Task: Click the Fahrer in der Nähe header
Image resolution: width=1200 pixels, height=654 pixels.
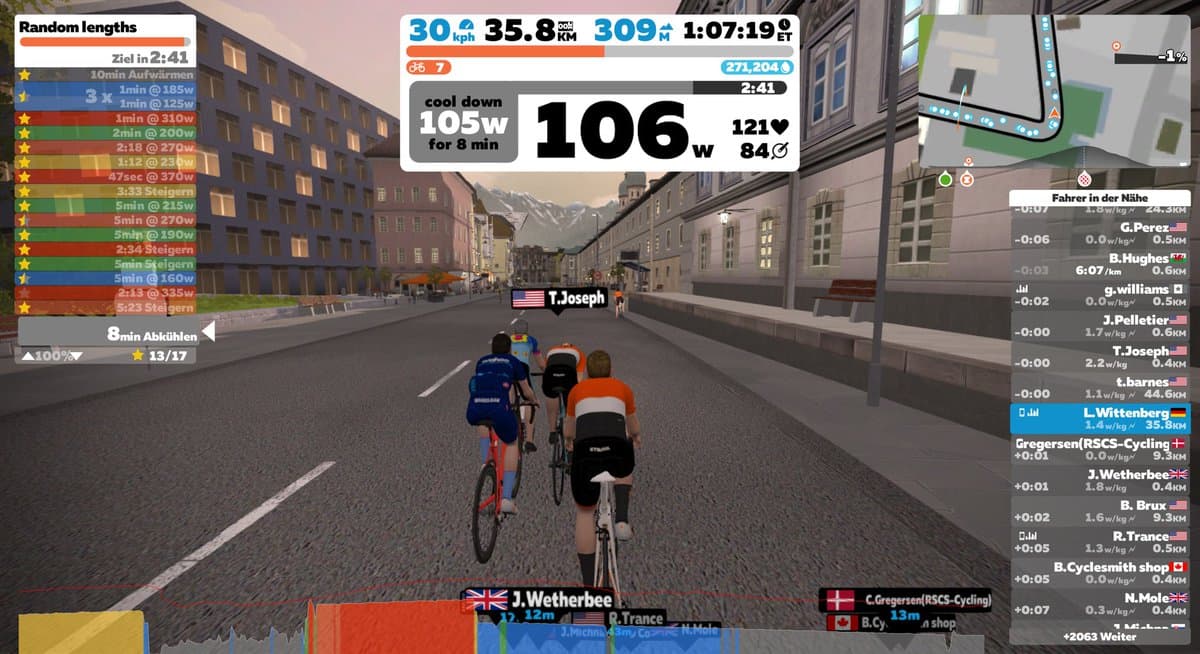Action: click(1098, 197)
